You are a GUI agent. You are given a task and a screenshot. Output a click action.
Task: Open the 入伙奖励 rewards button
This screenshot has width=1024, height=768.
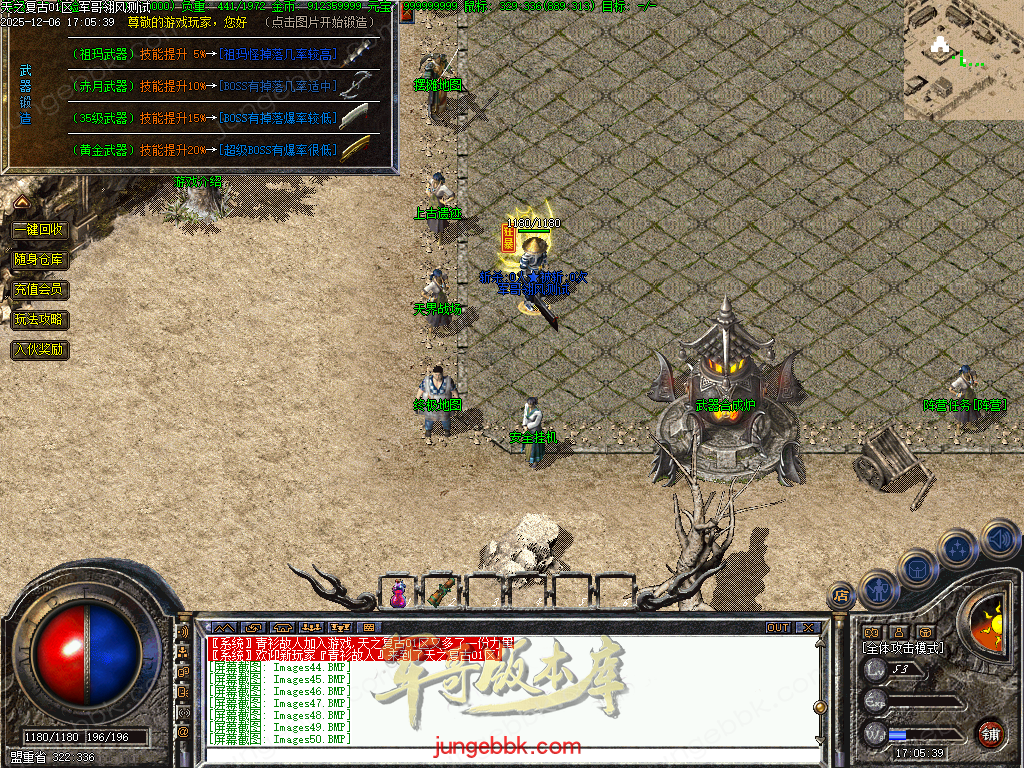(x=39, y=350)
